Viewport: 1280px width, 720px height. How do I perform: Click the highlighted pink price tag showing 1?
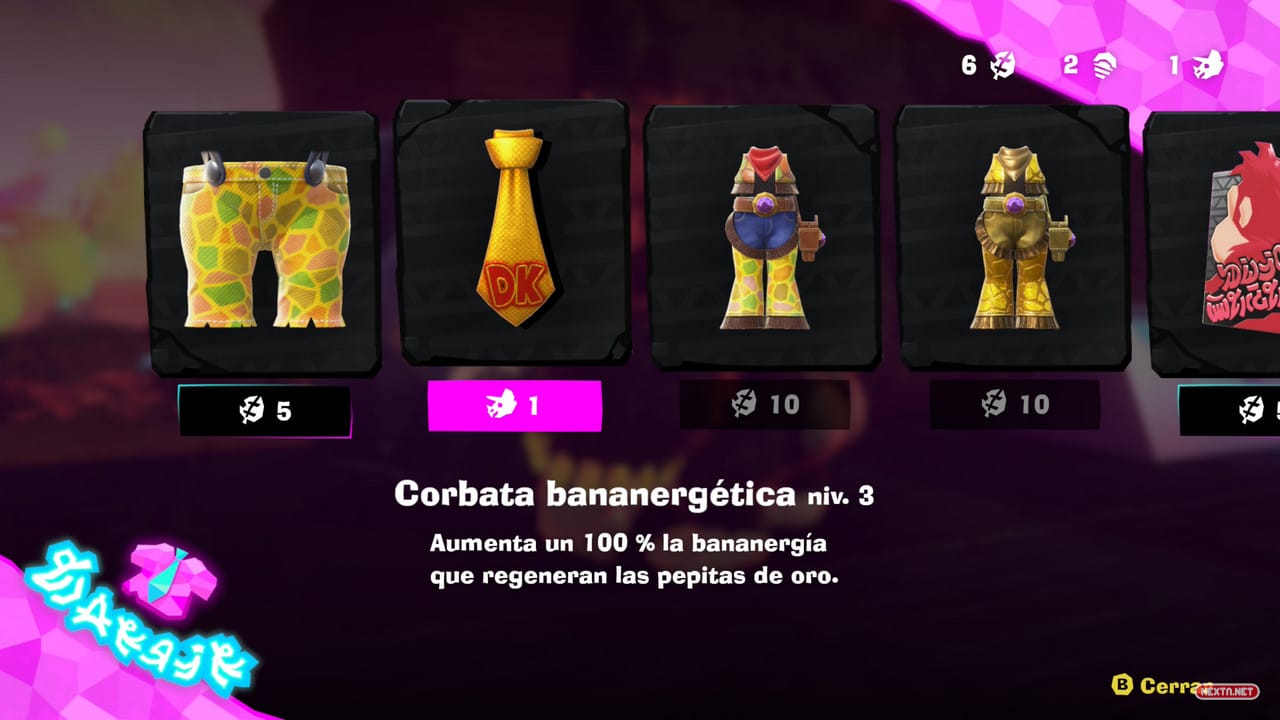coord(514,406)
